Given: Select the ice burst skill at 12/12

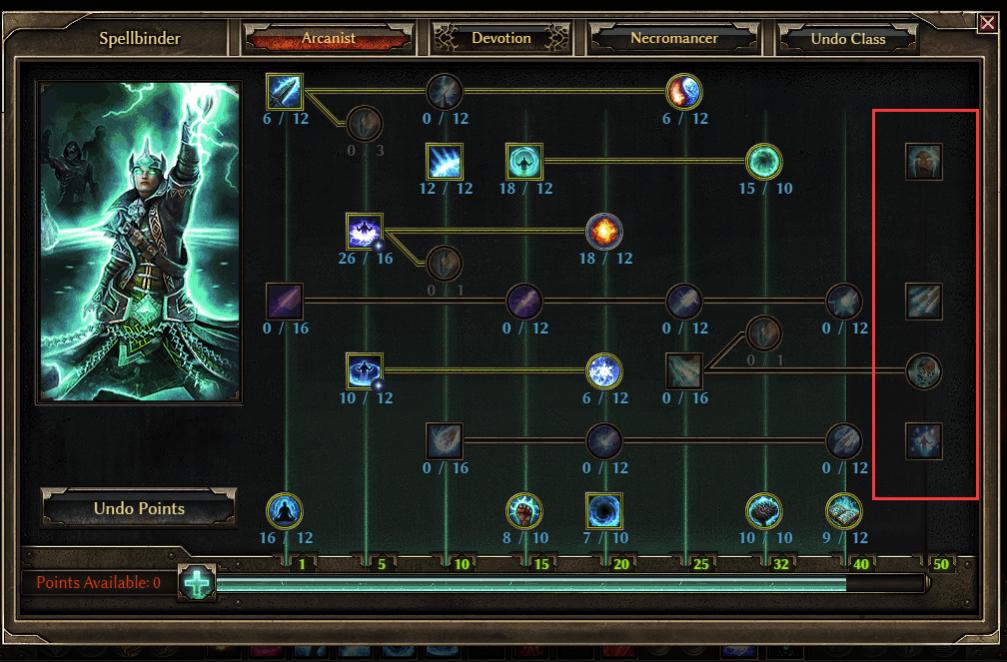Looking at the screenshot, I should (444, 161).
